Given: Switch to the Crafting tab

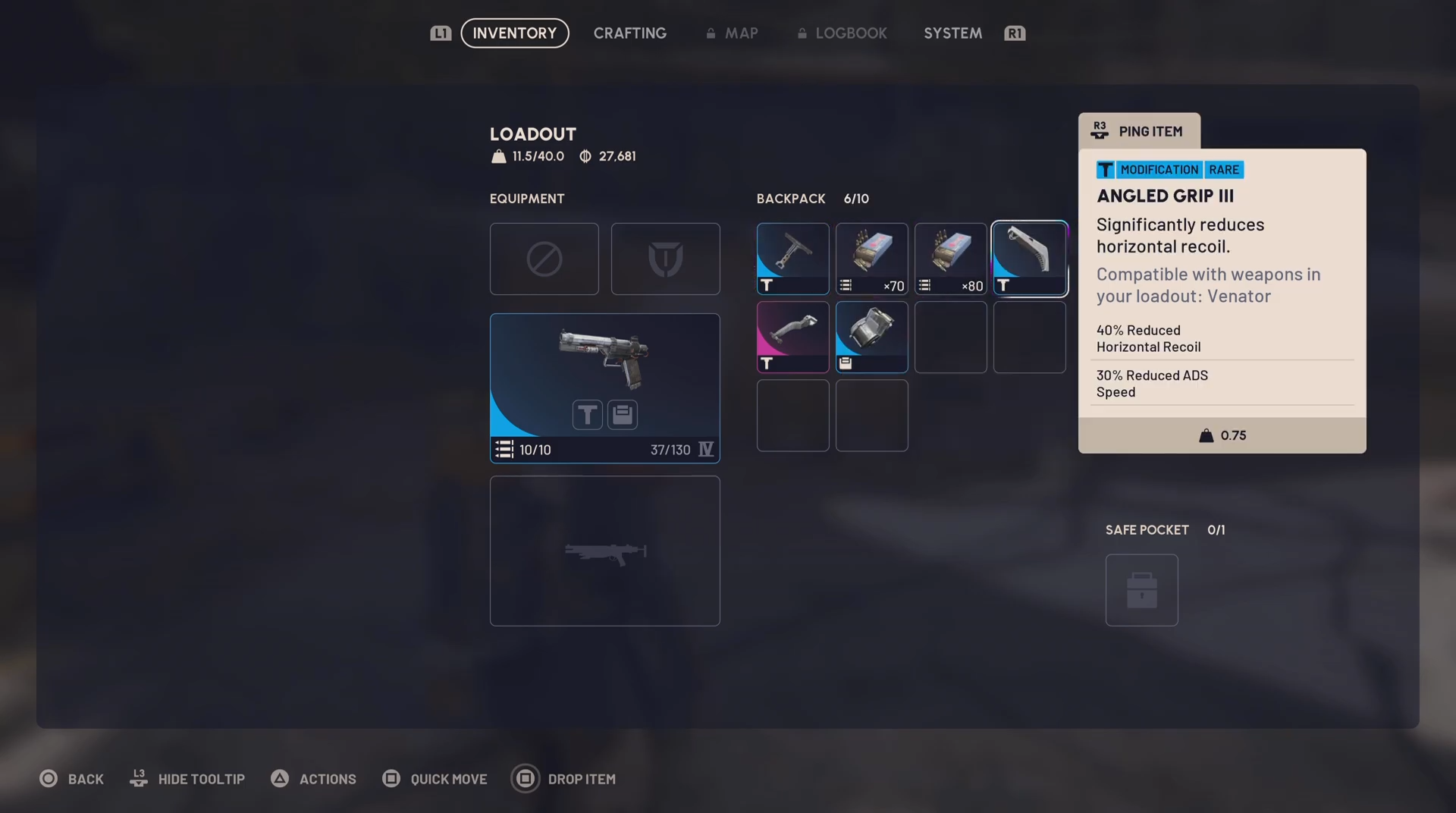Looking at the screenshot, I should tap(629, 33).
